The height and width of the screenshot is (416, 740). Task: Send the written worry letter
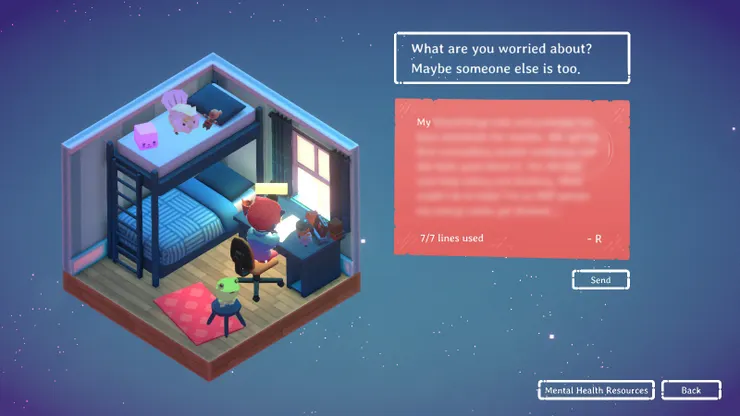tap(600, 280)
